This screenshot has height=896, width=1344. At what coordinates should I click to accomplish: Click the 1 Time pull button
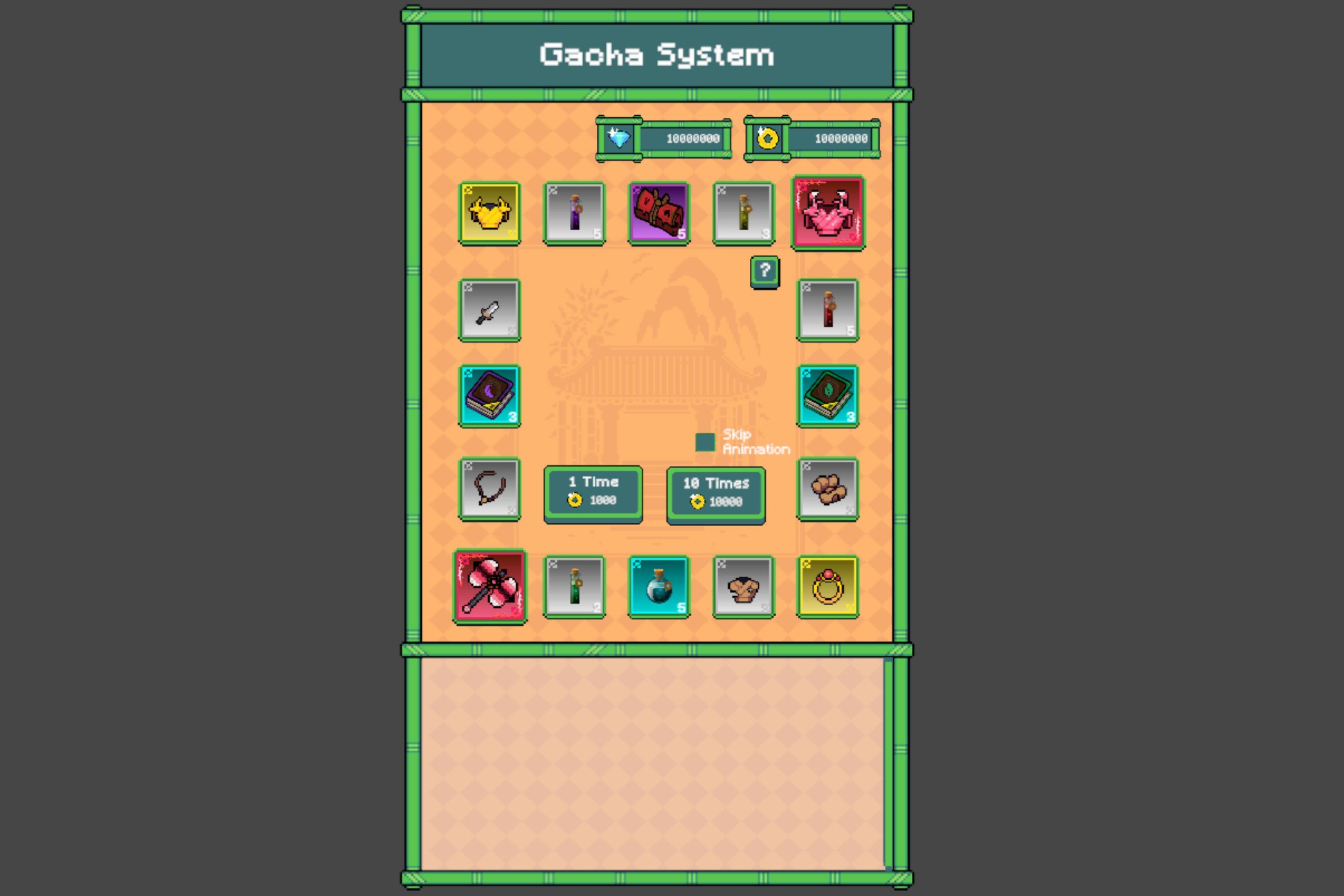593,491
